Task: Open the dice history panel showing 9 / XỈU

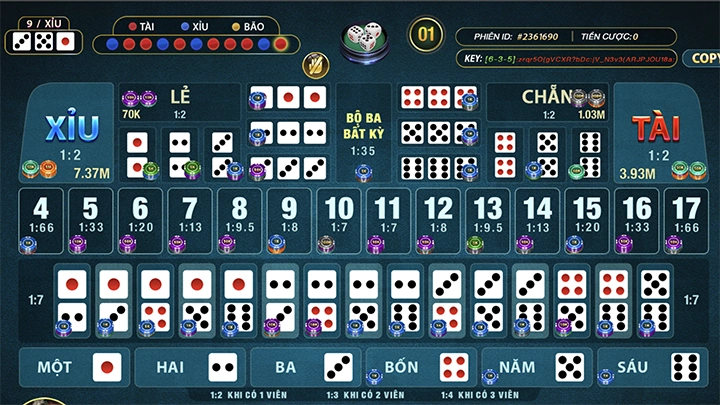Action: [x=40, y=33]
